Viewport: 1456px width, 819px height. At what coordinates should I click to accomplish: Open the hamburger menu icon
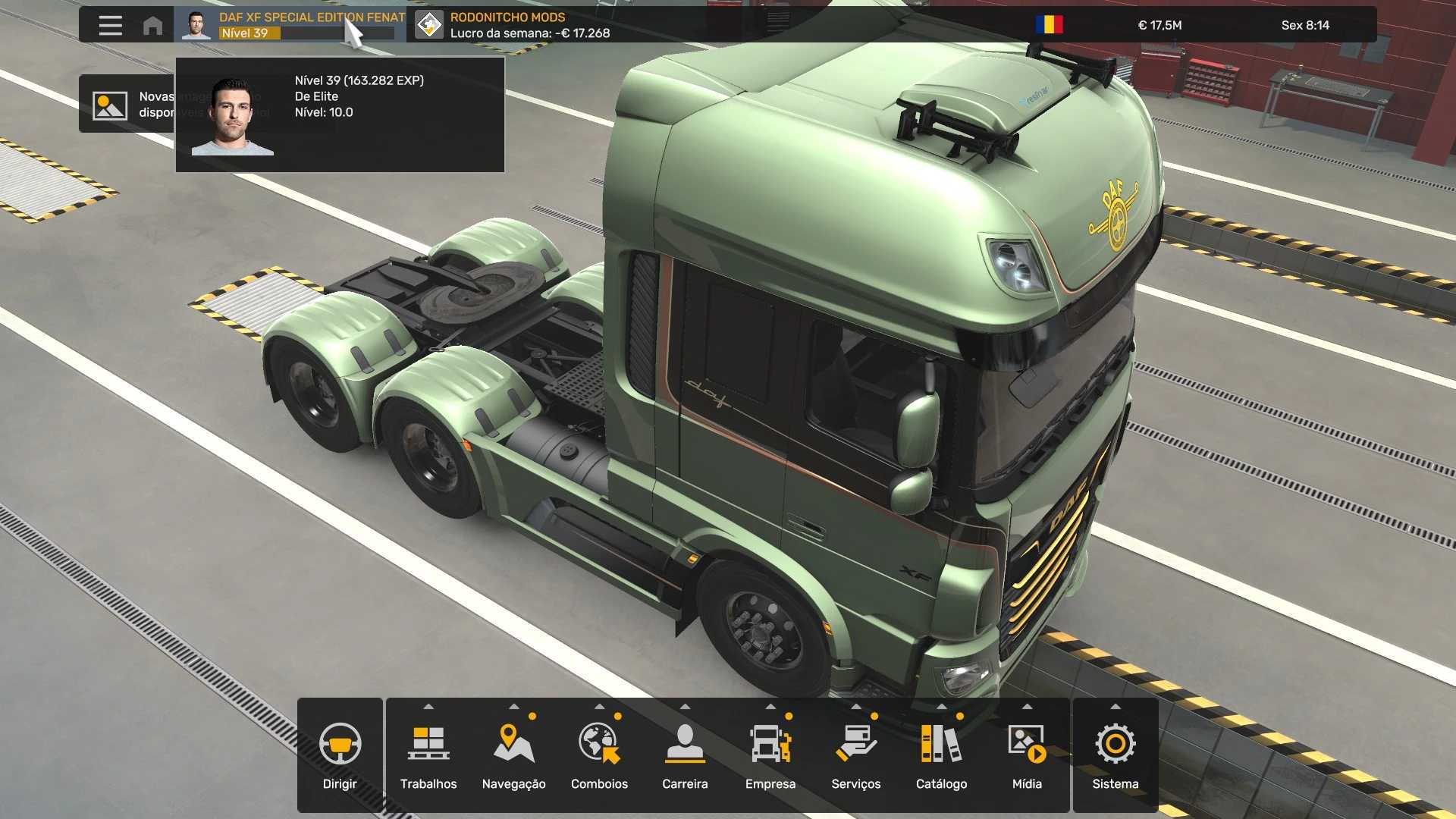(110, 25)
